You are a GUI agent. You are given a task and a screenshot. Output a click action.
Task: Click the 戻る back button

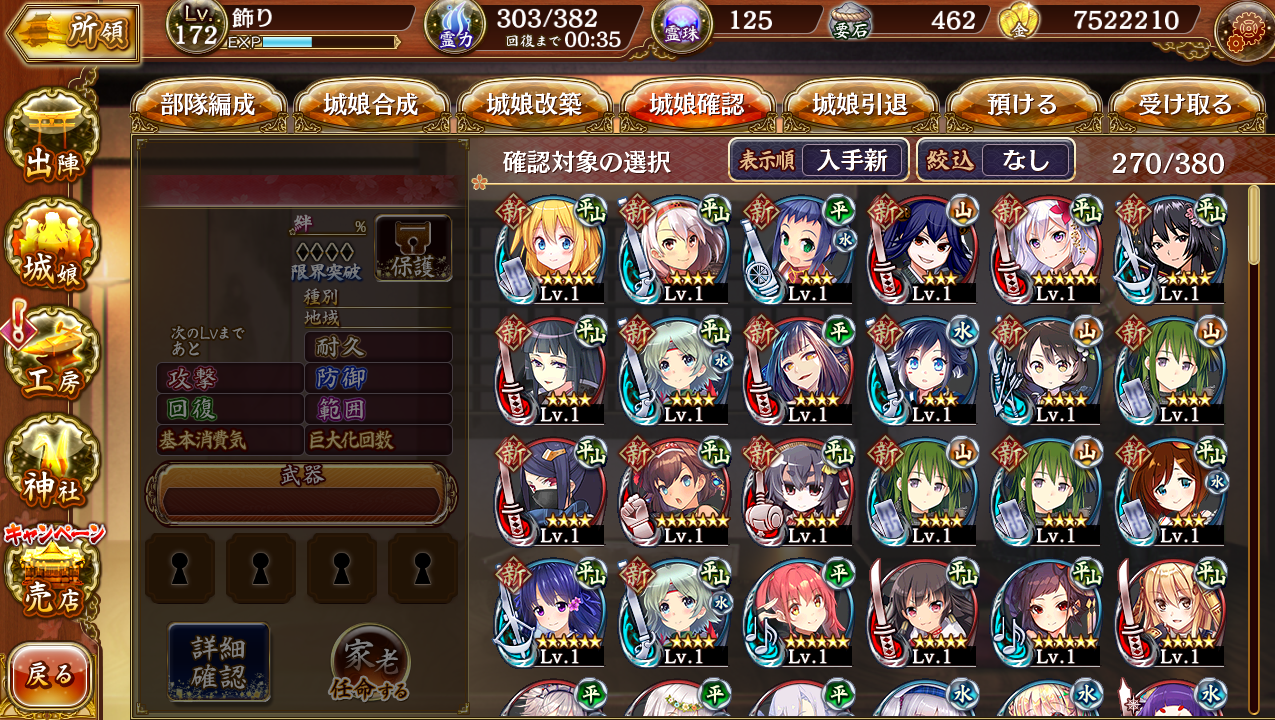tap(50, 675)
